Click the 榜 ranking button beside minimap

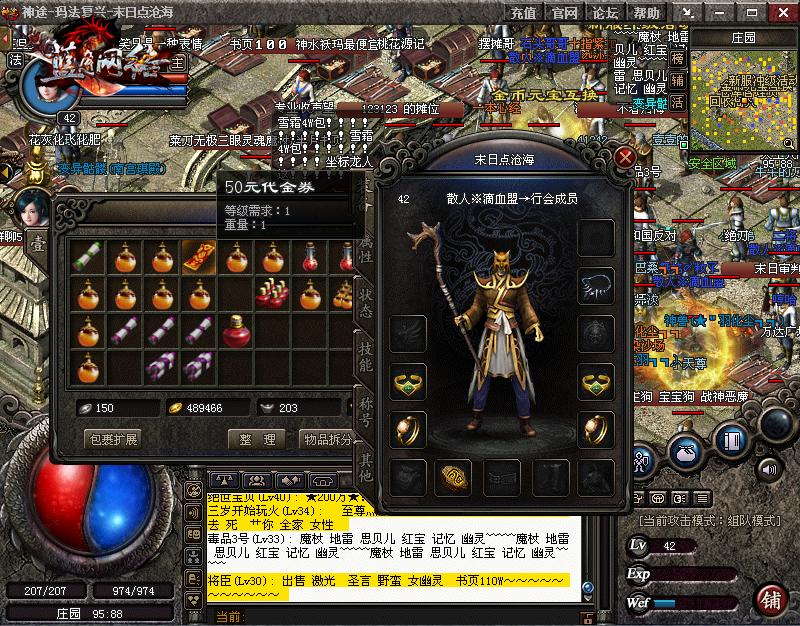click(x=678, y=59)
